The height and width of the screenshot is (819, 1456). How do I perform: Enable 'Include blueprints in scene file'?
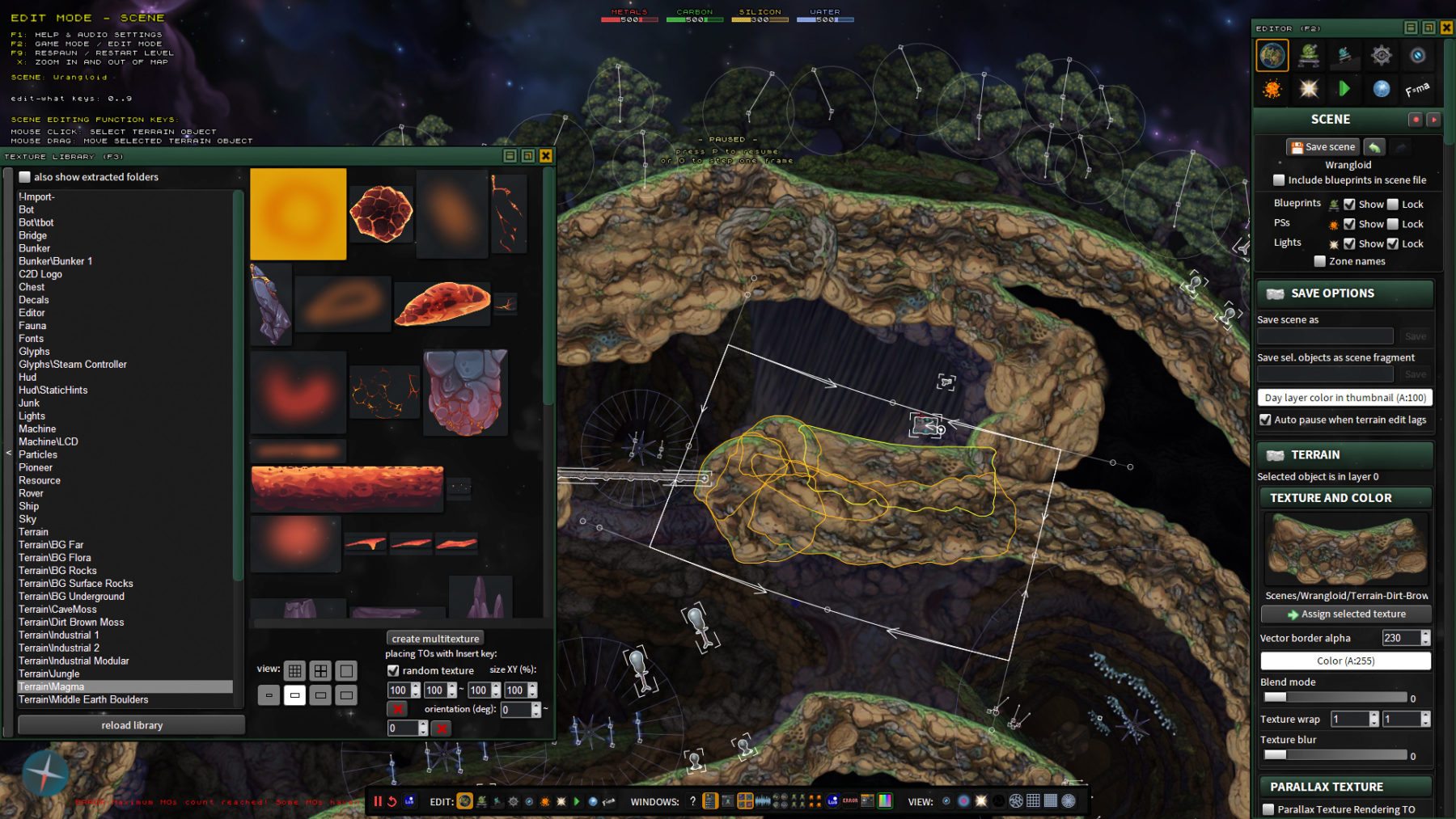1279,180
